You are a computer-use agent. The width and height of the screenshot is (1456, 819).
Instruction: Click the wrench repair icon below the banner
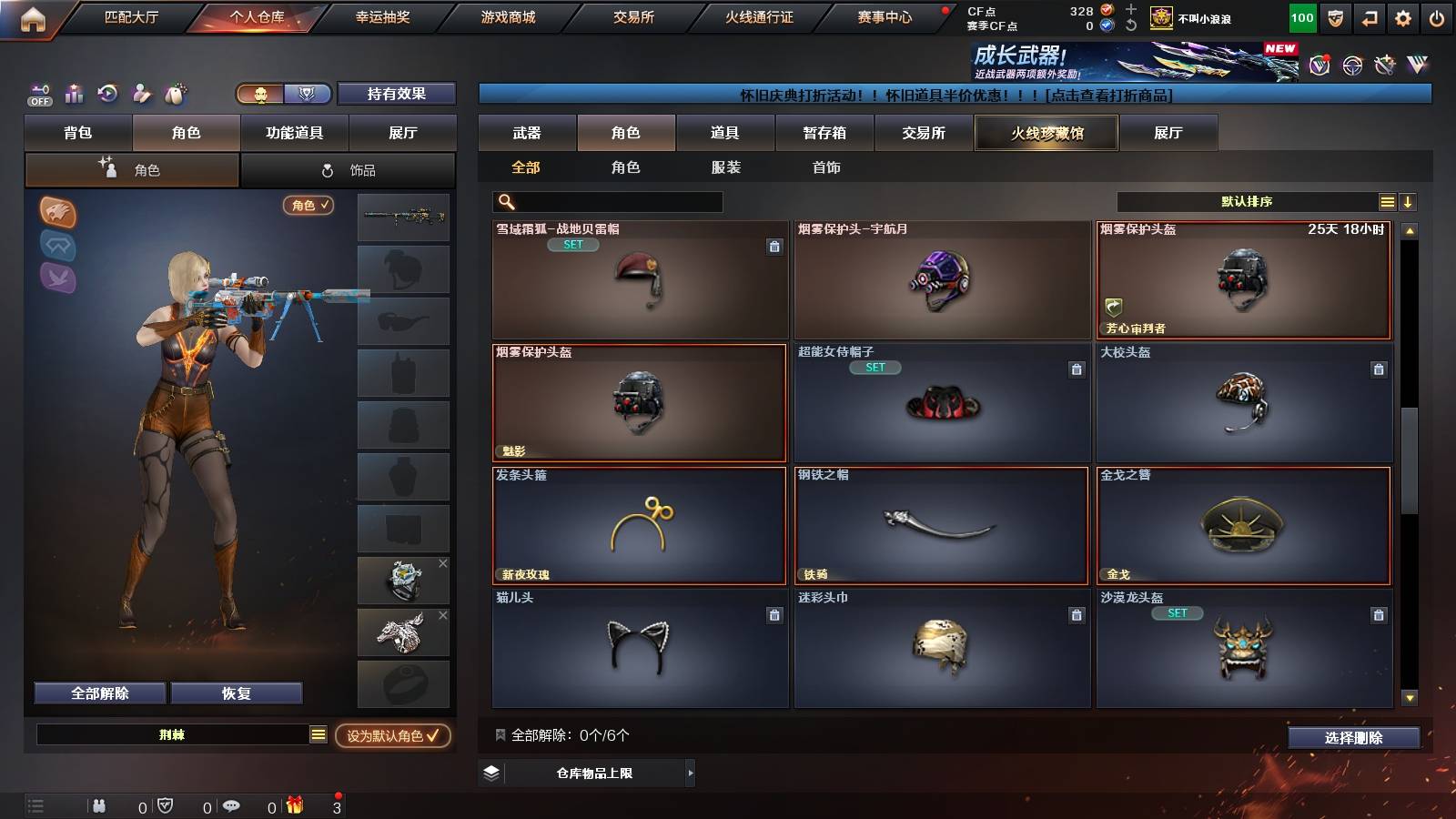click(x=1386, y=66)
